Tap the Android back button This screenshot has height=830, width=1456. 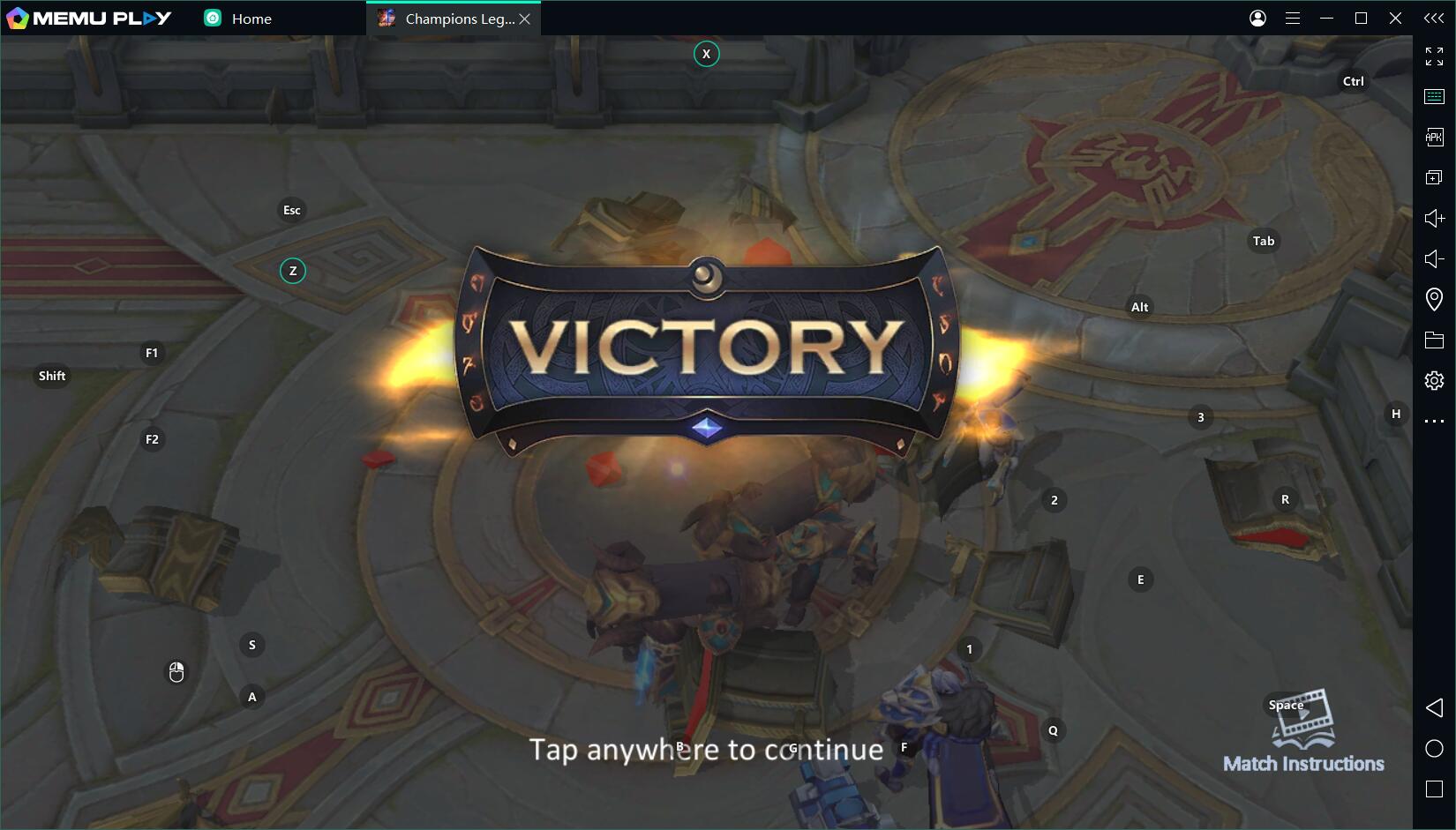point(1434,707)
